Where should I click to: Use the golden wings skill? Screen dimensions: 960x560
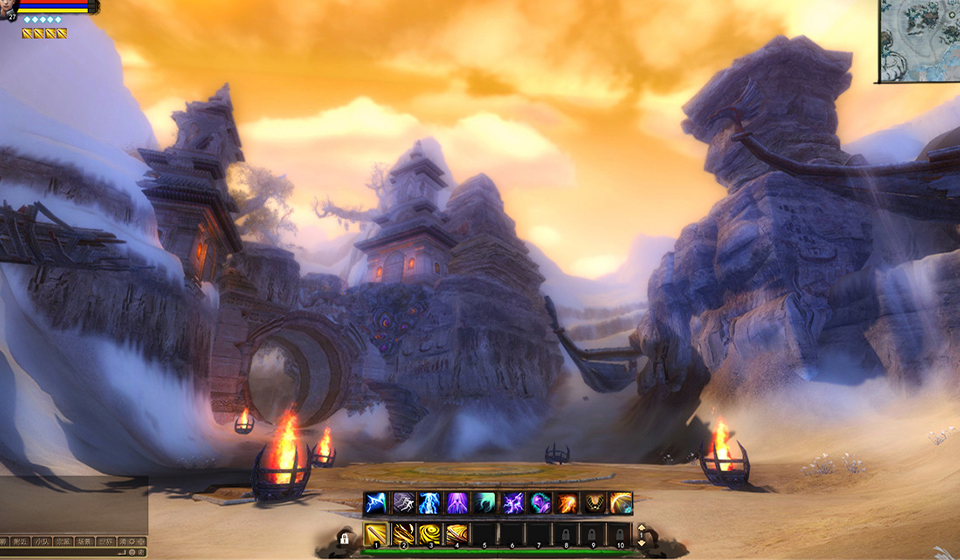click(x=594, y=503)
